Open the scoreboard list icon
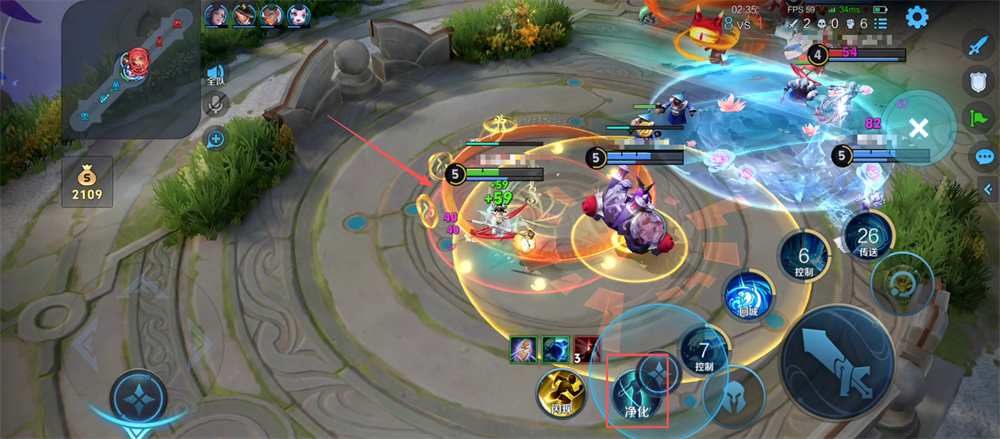 tap(880, 22)
